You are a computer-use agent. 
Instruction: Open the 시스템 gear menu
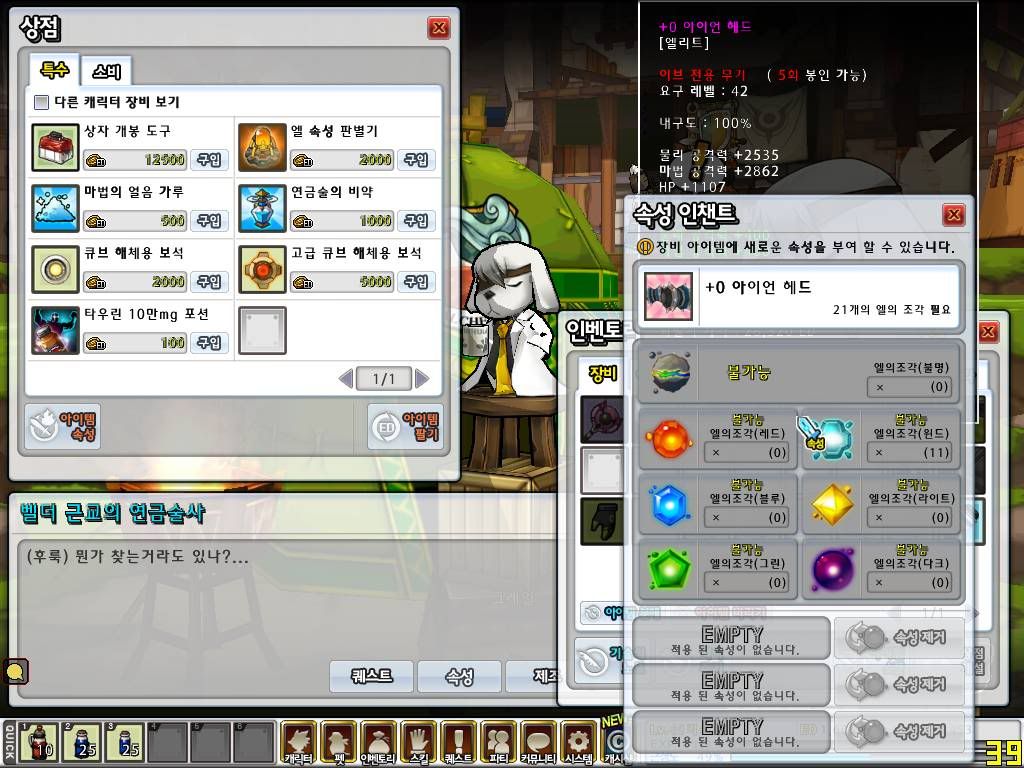point(577,743)
